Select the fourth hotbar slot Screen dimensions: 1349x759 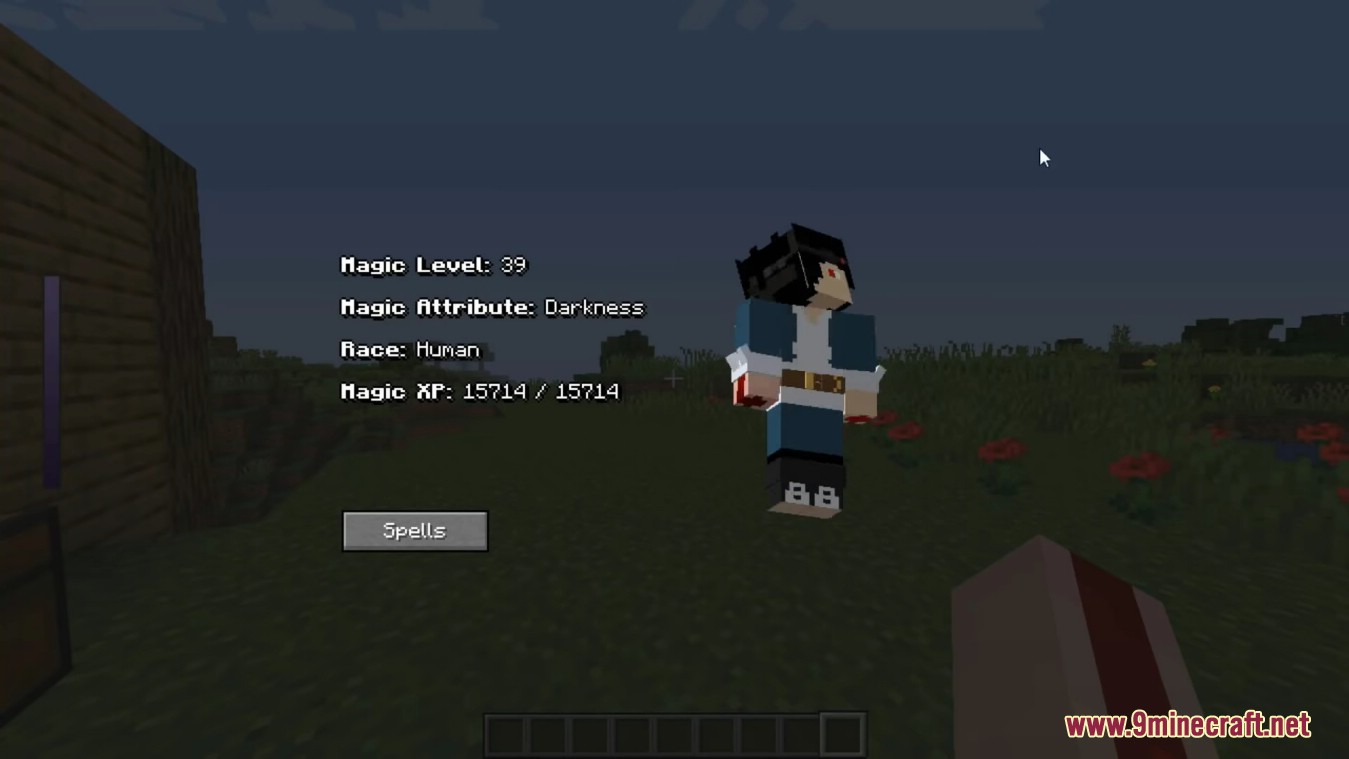coord(633,733)
